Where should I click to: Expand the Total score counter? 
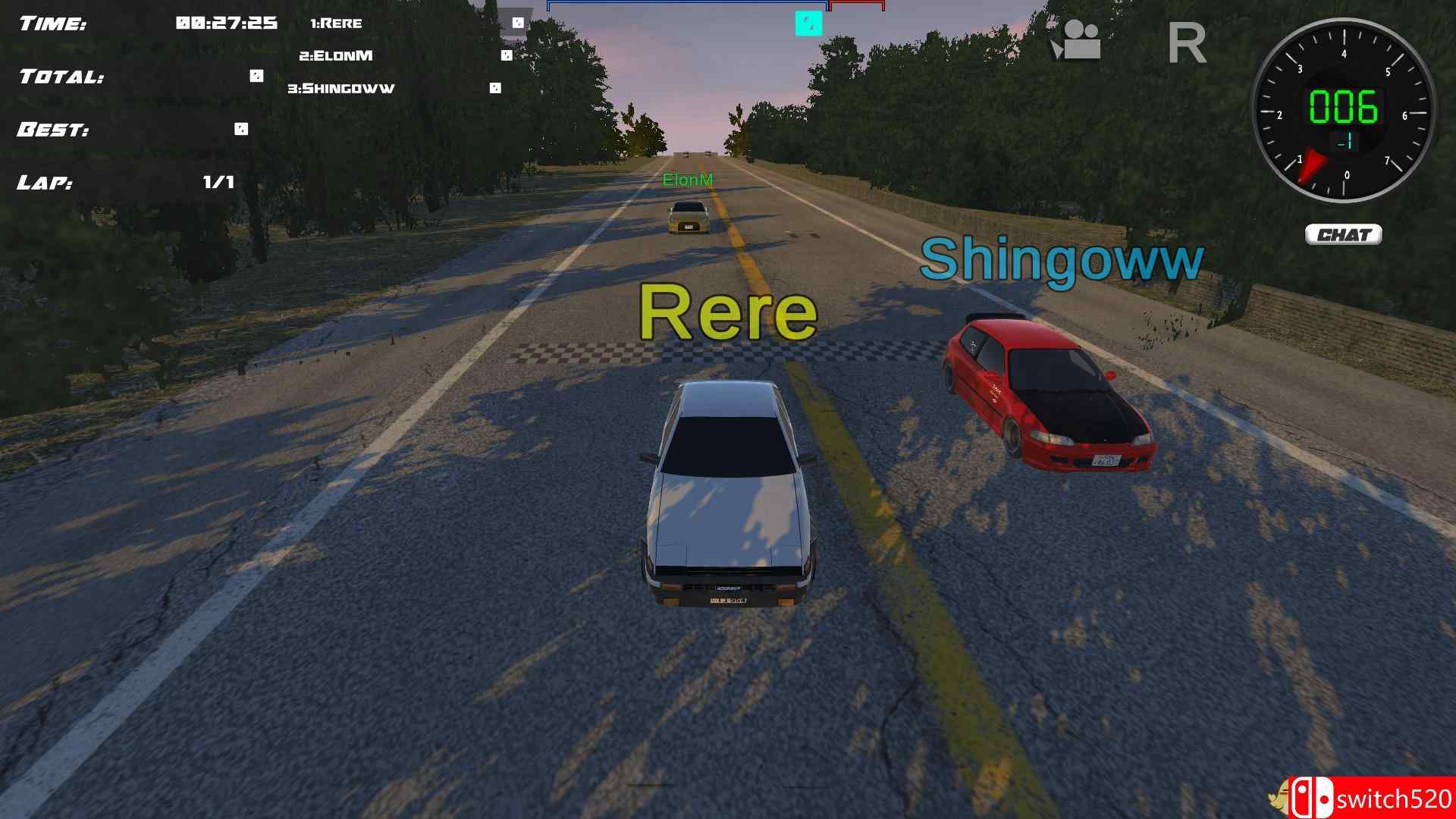pos(254,74)
